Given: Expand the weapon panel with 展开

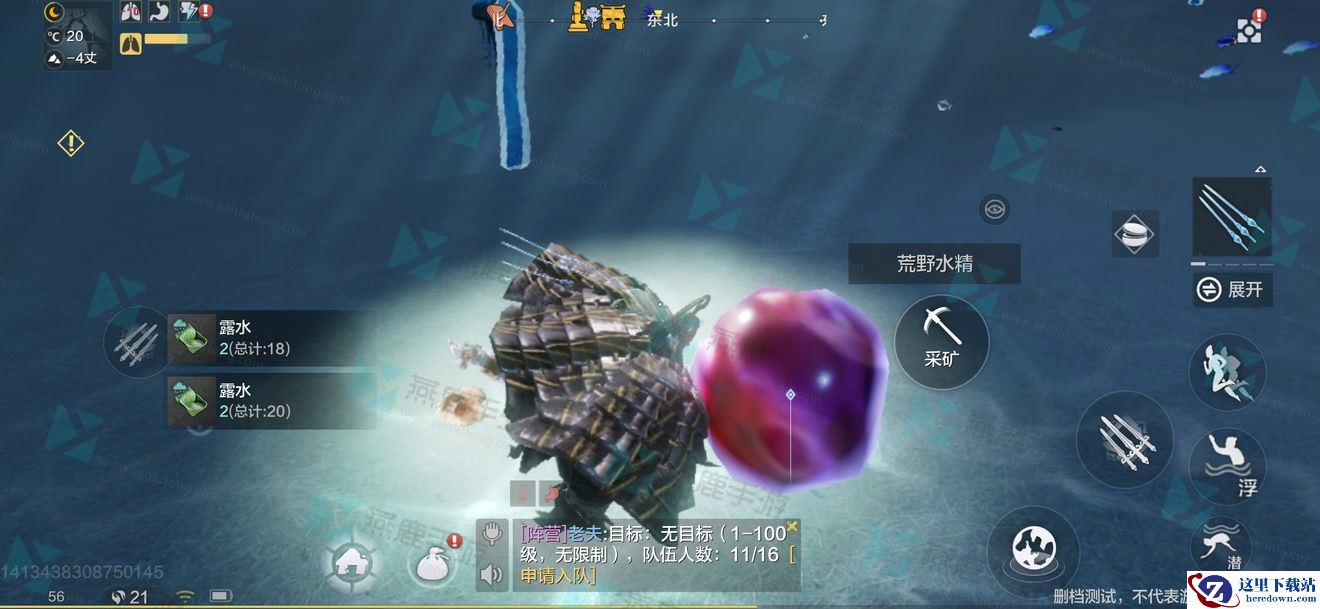Looking at the screenshot, I should pos(1233,289).
